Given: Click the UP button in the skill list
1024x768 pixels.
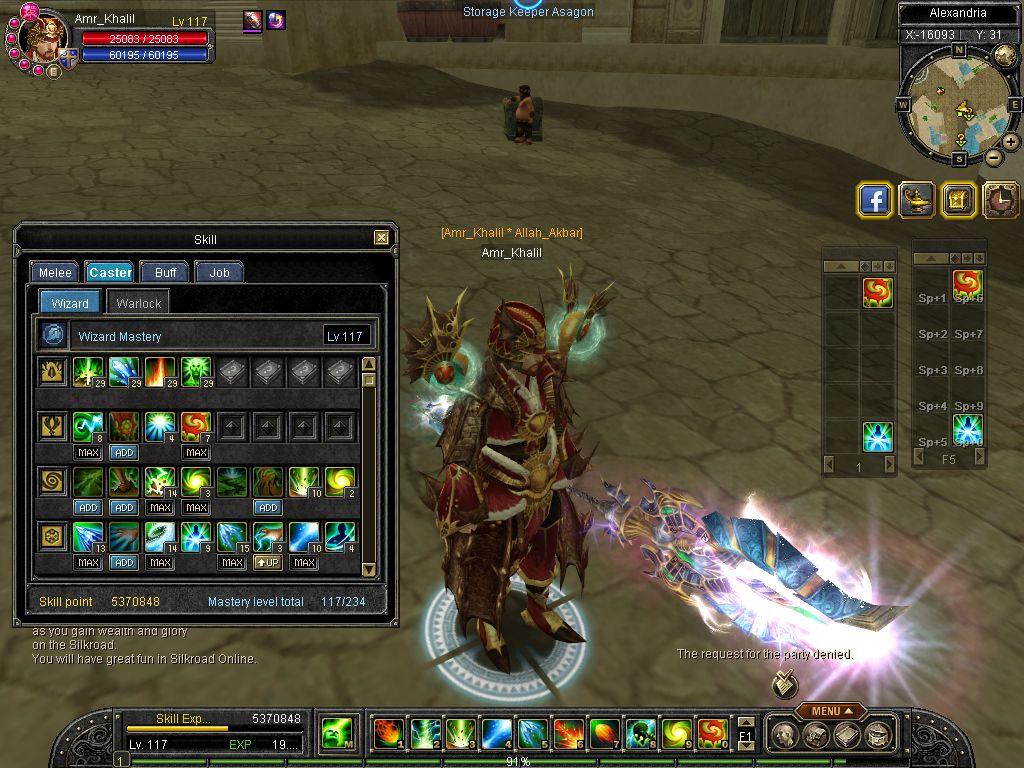Looking at the screenshot, I should (x=267, y=562).
